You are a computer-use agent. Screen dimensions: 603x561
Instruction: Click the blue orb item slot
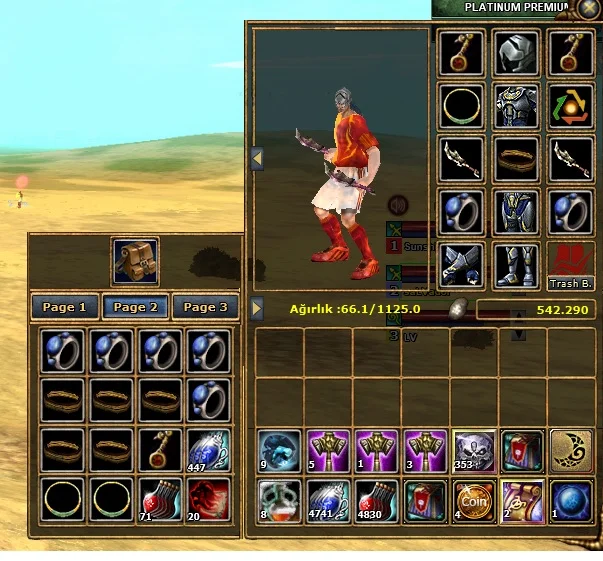pos(571,500)
